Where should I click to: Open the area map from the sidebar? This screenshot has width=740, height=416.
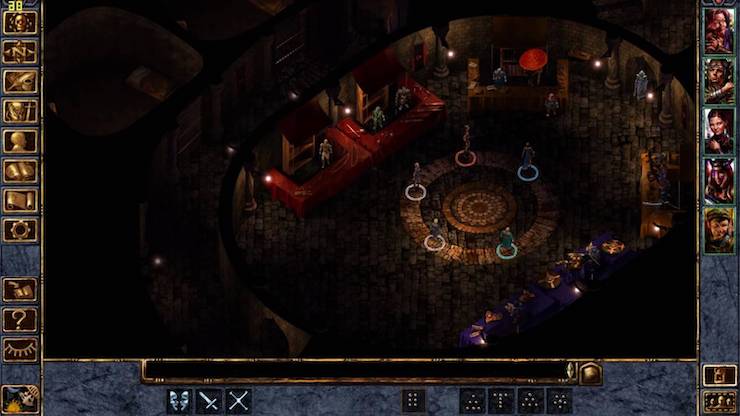click(20, 51)
